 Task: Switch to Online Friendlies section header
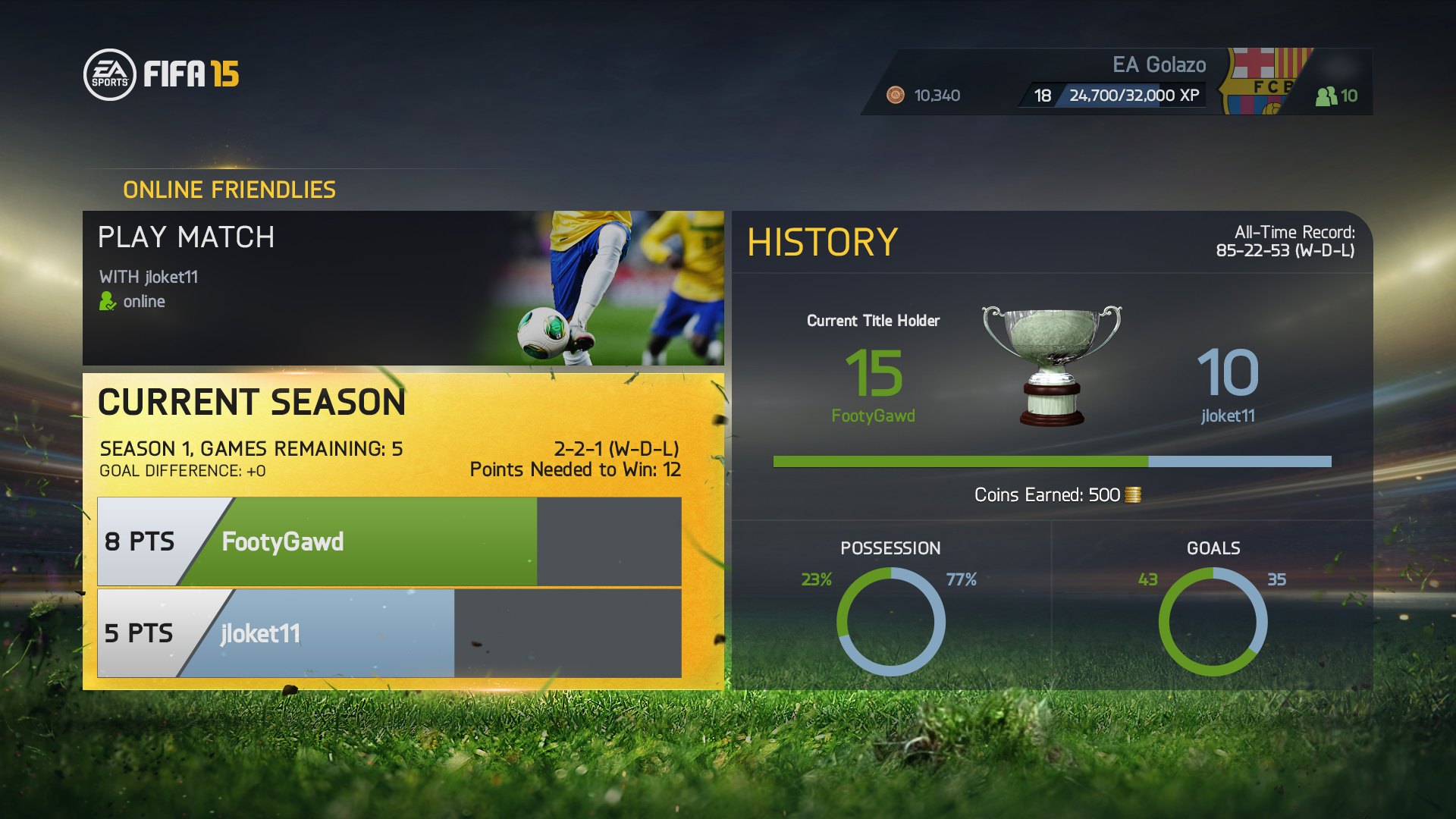tap(229, 190)
